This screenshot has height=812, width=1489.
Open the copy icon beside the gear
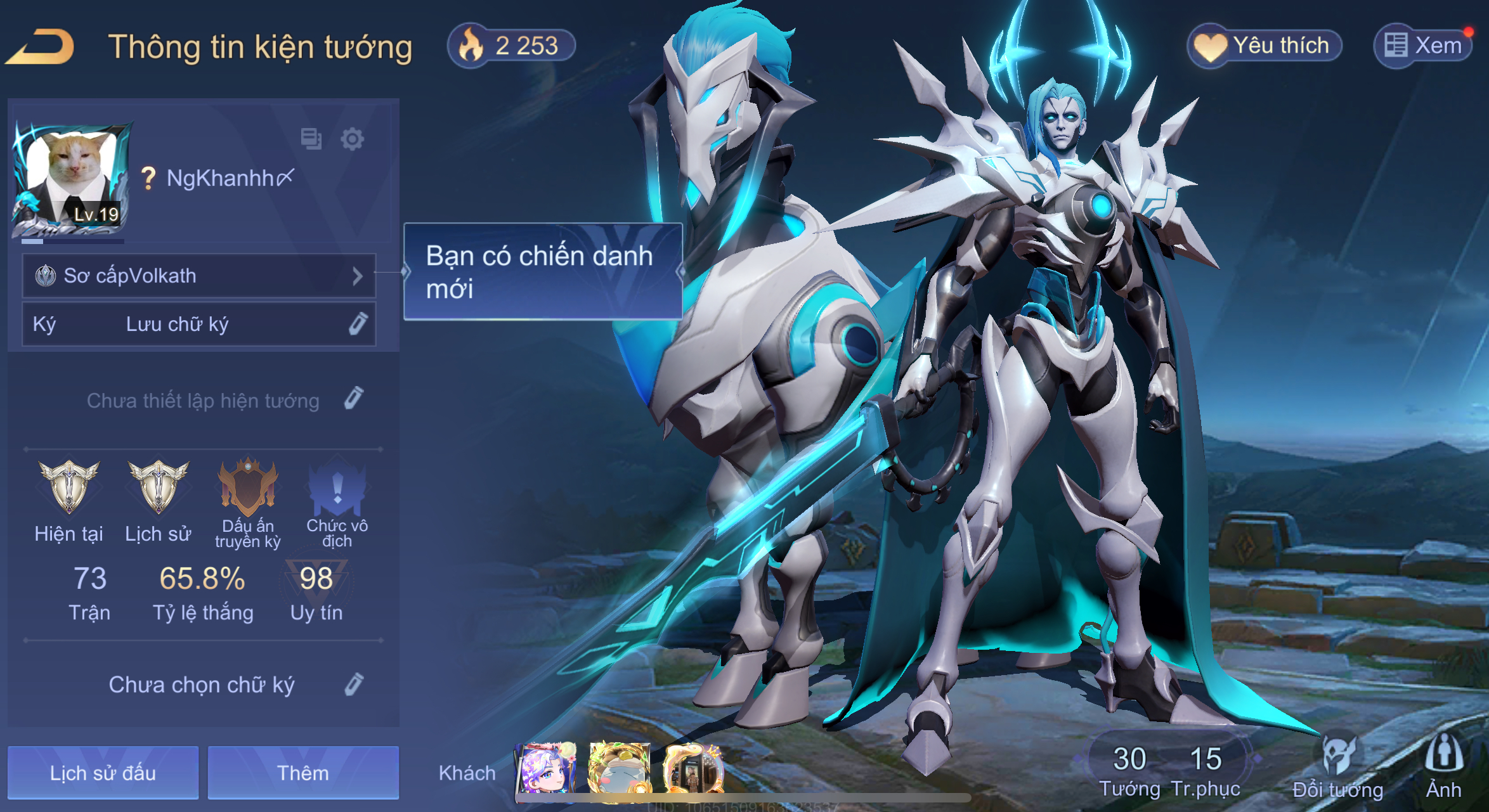tap(311, 139)
